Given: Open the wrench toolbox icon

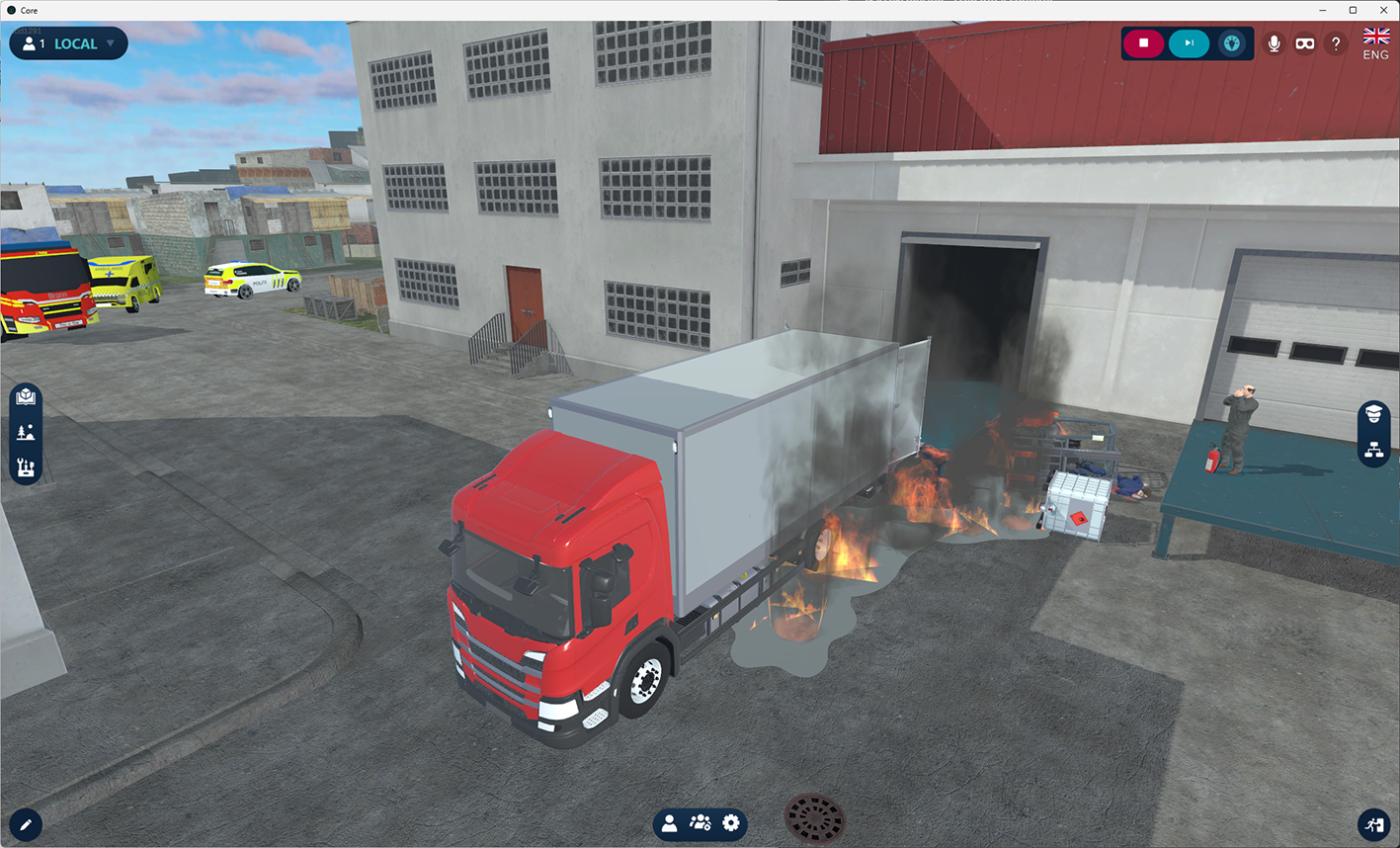Looking at the screenshot, I should 26,467.
